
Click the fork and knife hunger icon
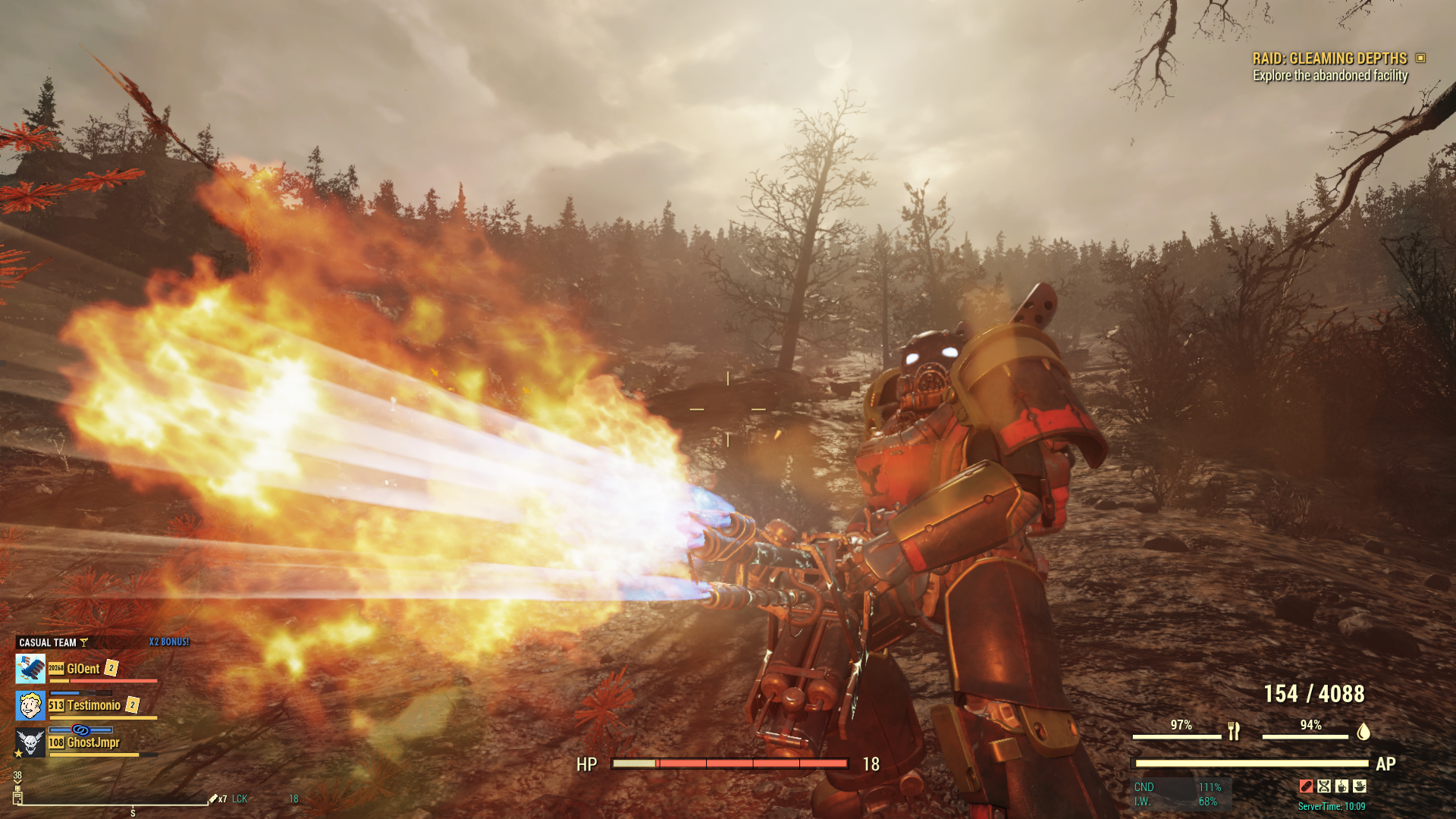tap(1234, 731)
